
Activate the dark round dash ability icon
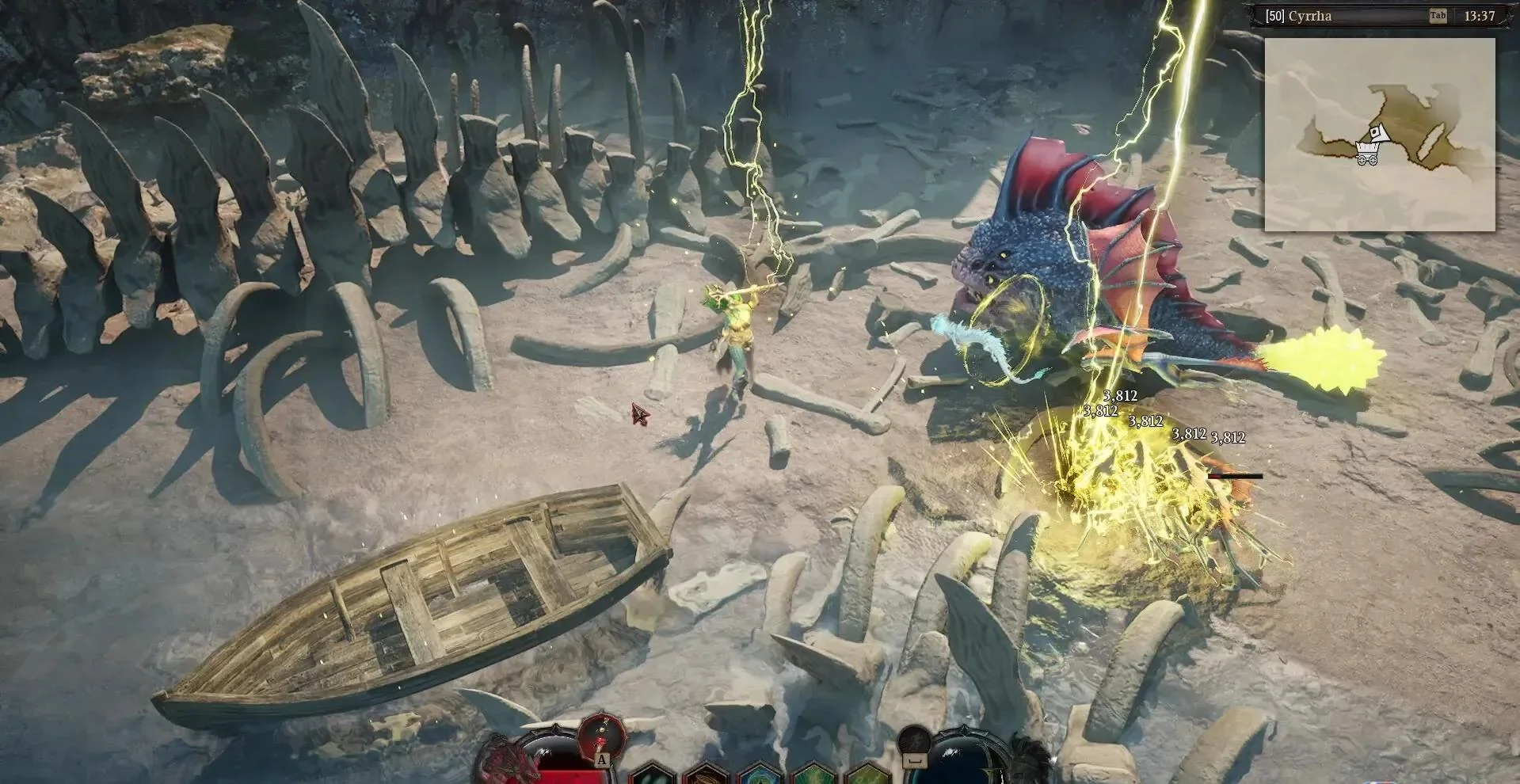914,740
